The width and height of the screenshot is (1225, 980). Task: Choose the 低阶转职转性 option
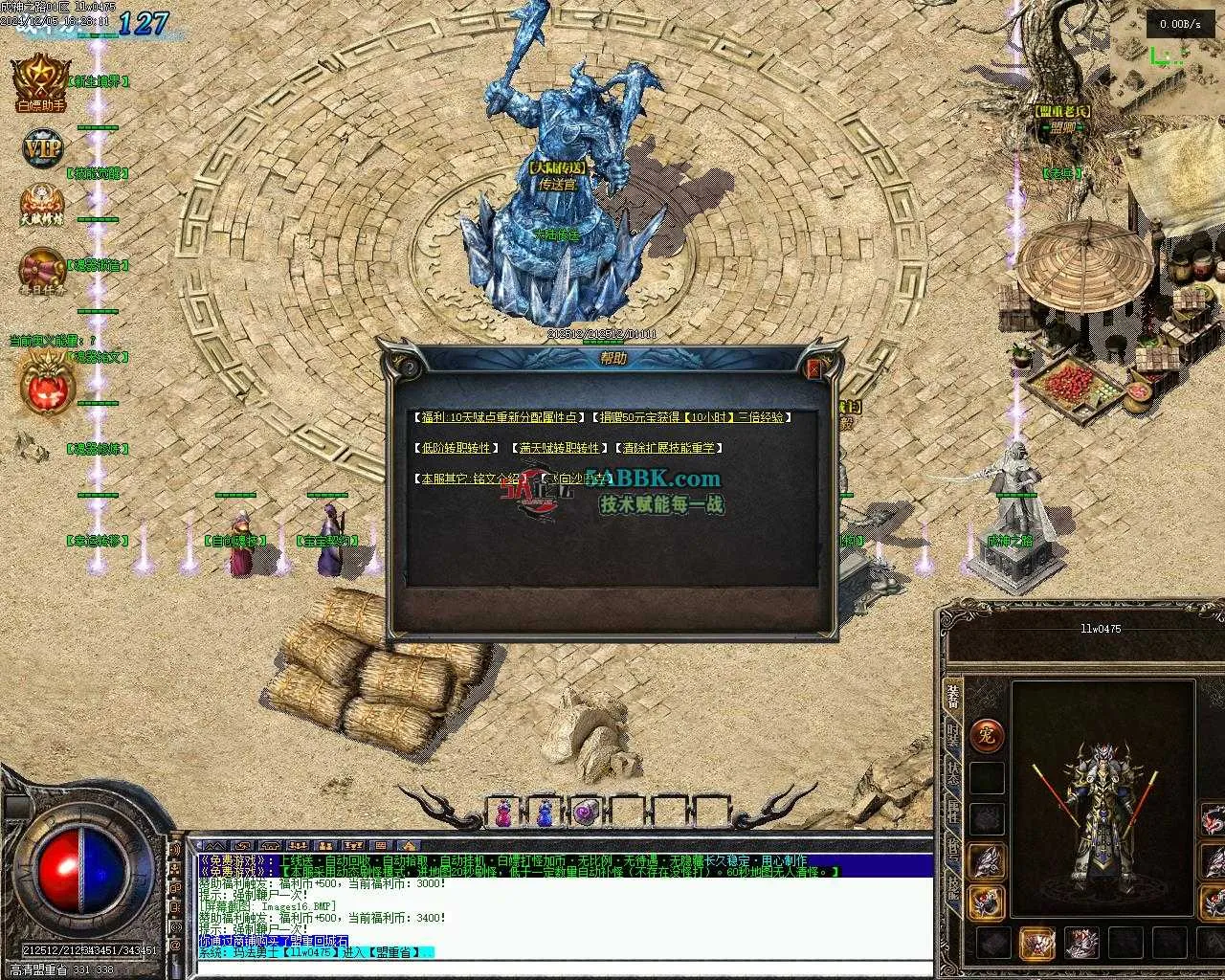(455, 448)
